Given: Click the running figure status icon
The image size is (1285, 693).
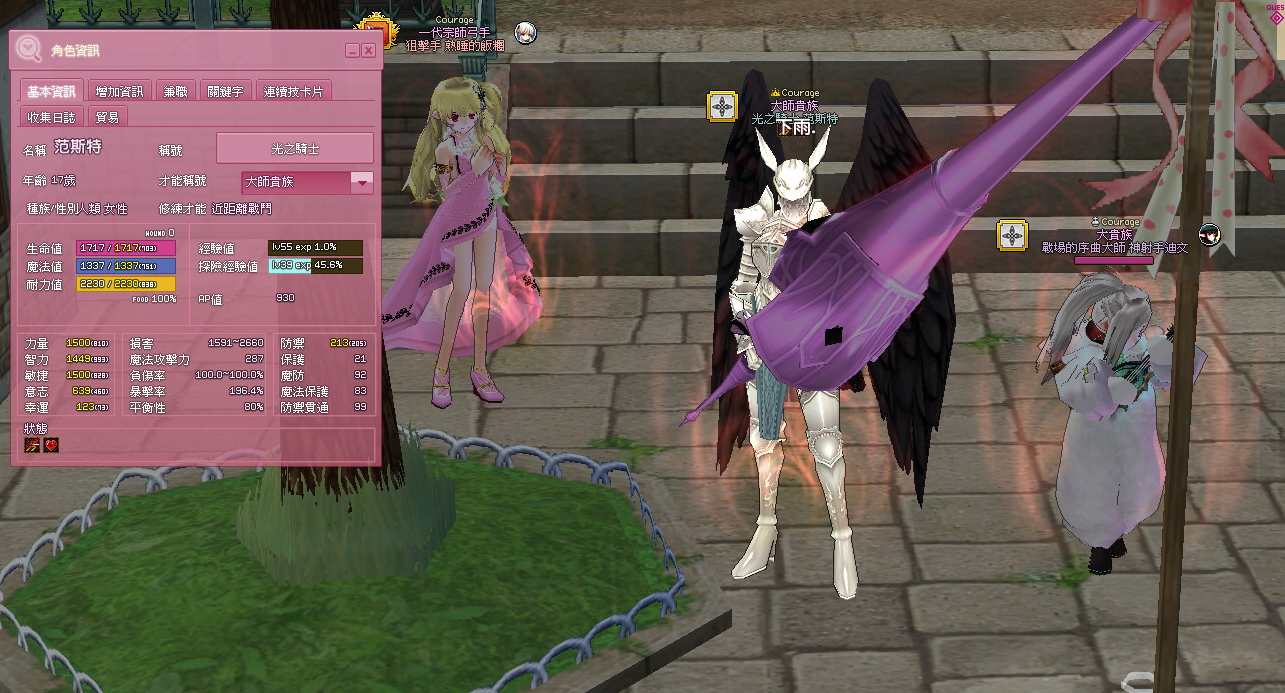Looking at the screenshot, I should point(34,445).
